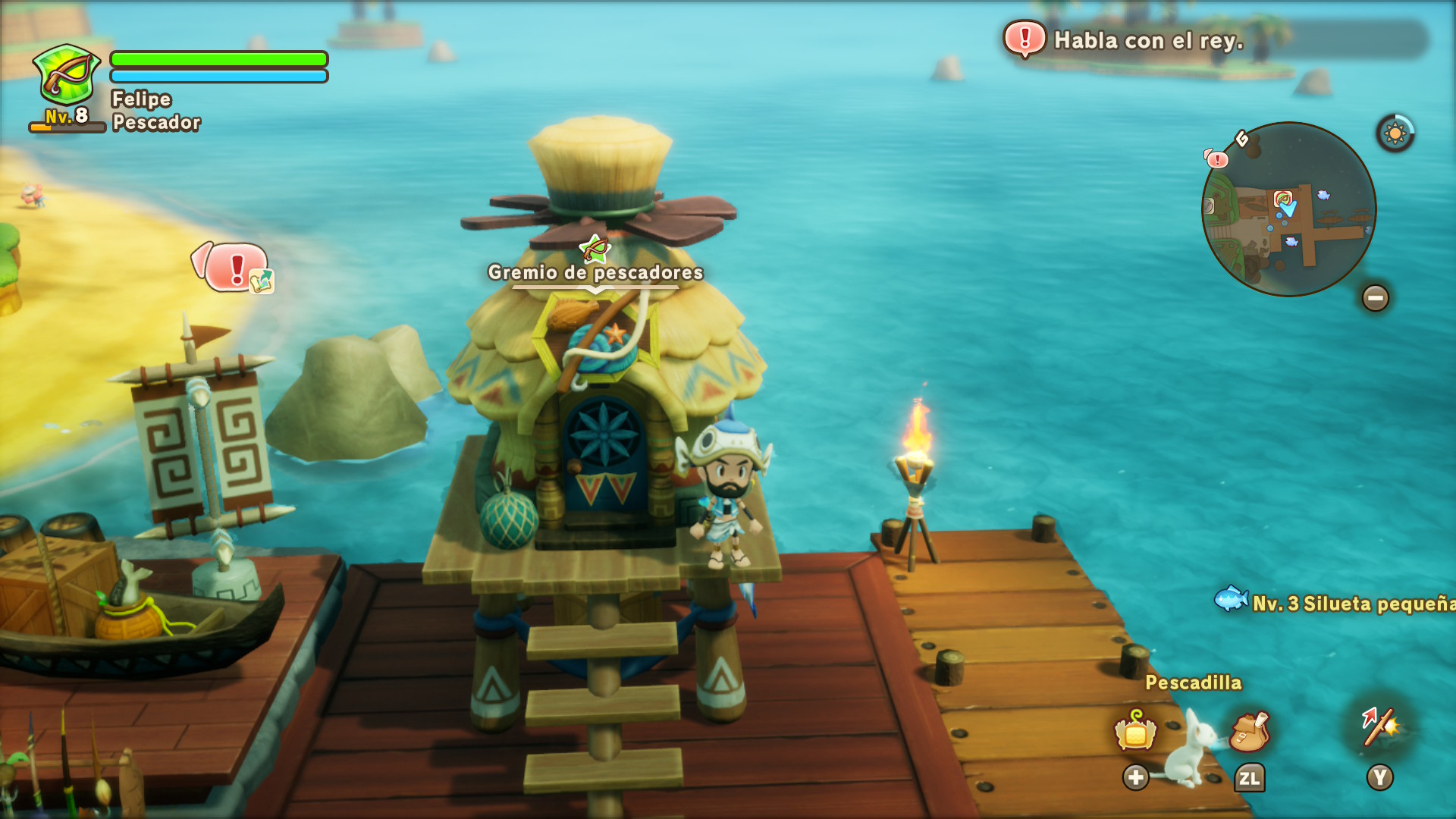Viewport: 1456px width, 819px height.
Task: Select the Gremio de pescadores label
Action: click(595, 272)
